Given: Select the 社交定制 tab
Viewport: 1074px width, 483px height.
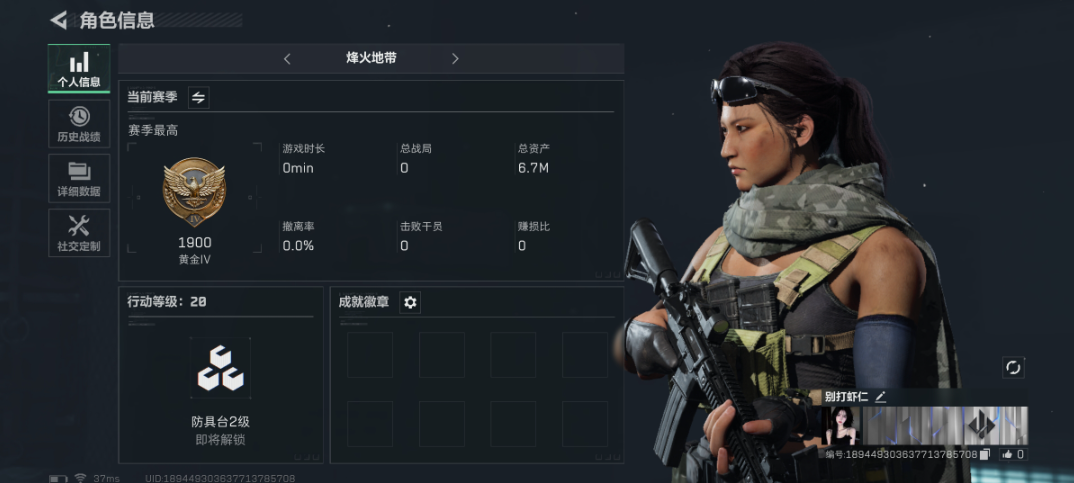Looking at the screenshot, I should click(79, 233).
